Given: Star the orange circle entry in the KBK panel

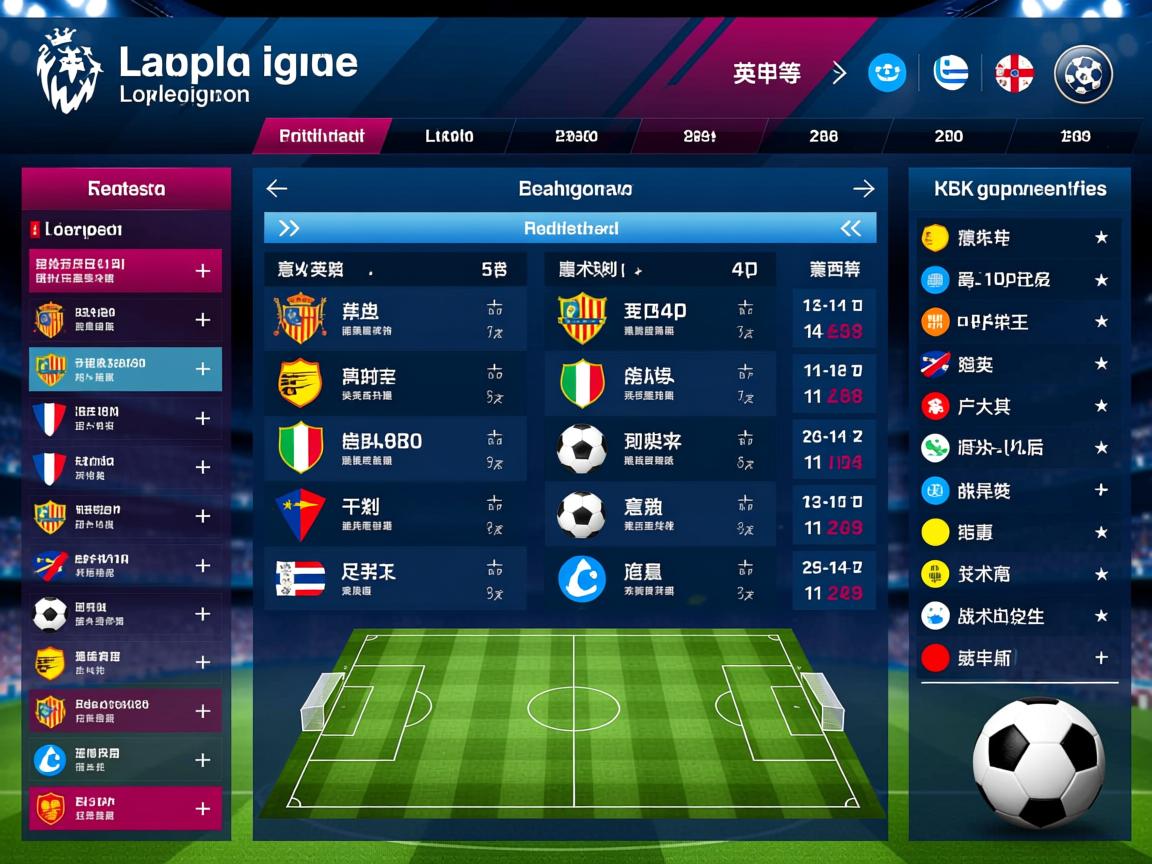Looking at the screenshot, I should [x=1101, y=322].
